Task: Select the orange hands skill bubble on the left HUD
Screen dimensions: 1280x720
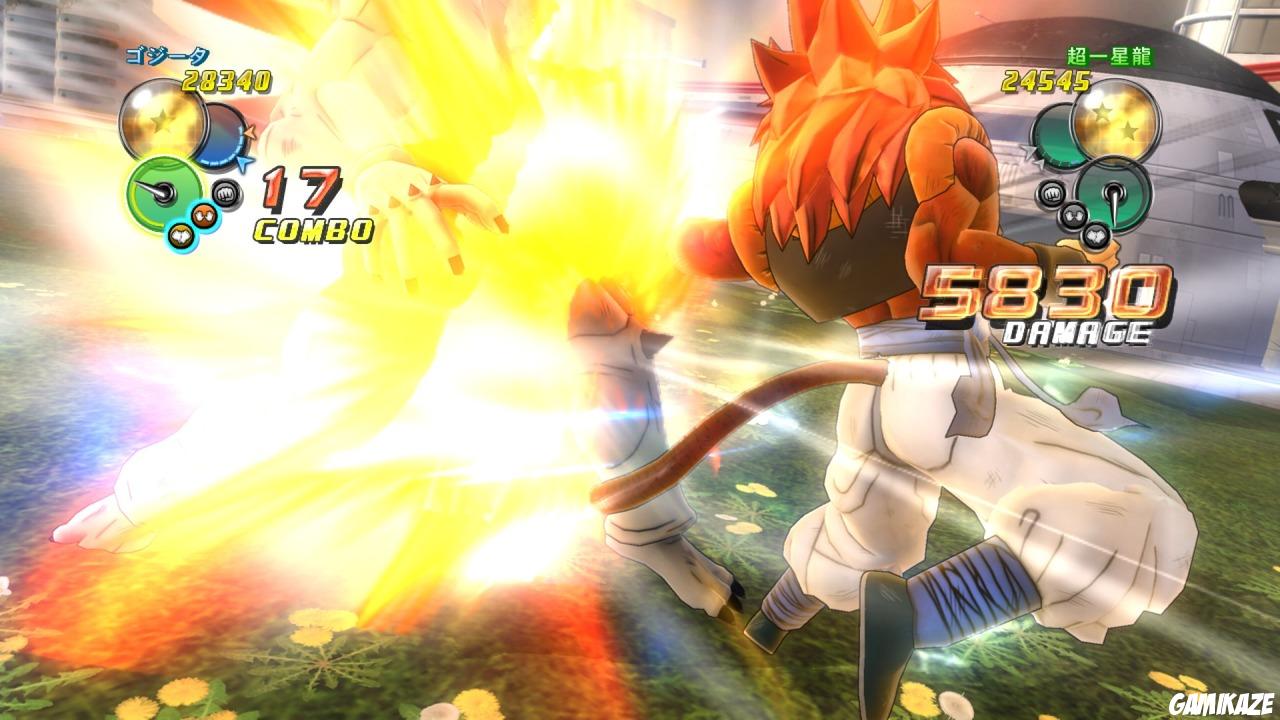Action: click(205, 216)
